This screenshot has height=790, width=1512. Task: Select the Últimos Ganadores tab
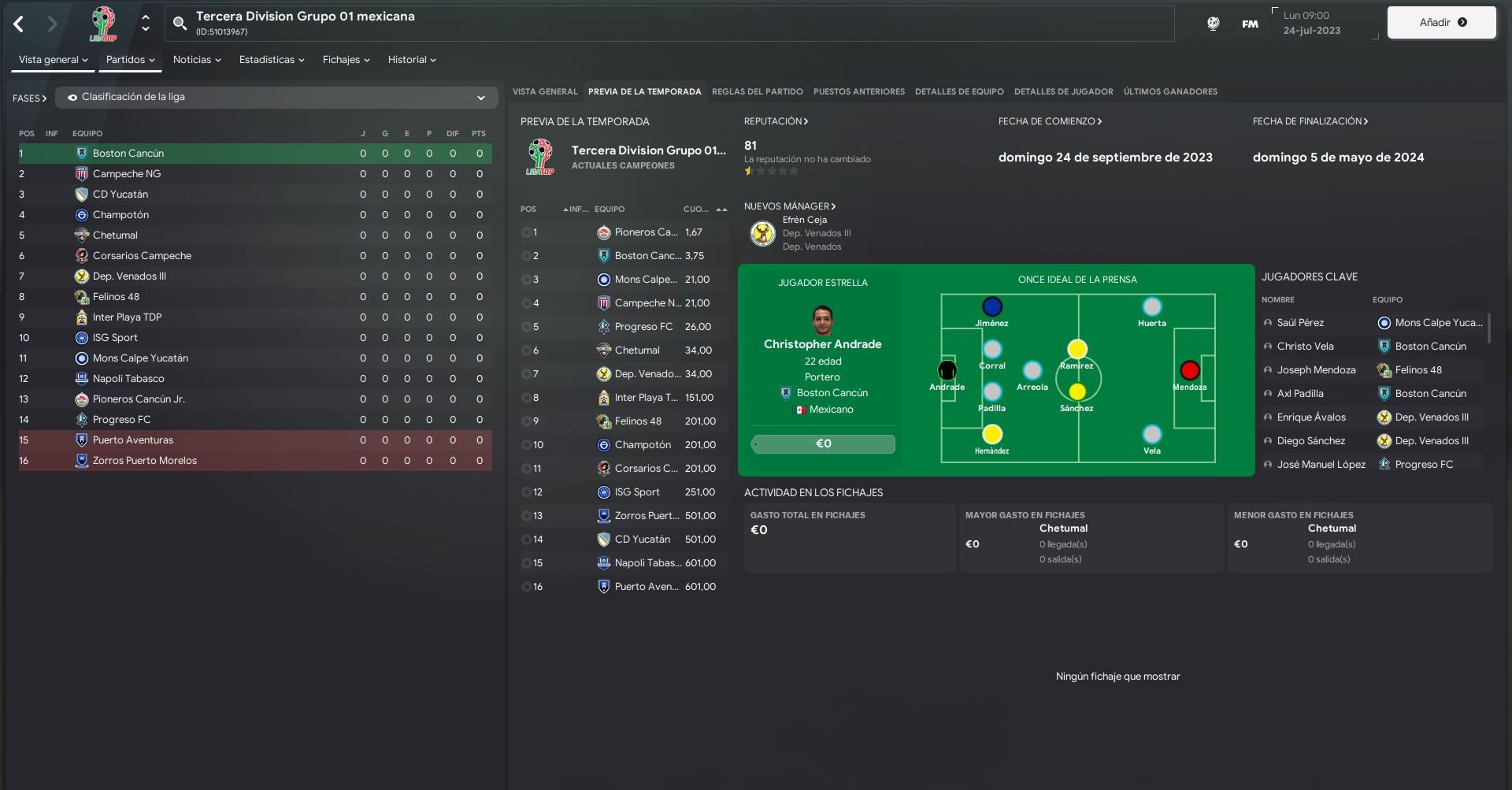(1170, 92)
